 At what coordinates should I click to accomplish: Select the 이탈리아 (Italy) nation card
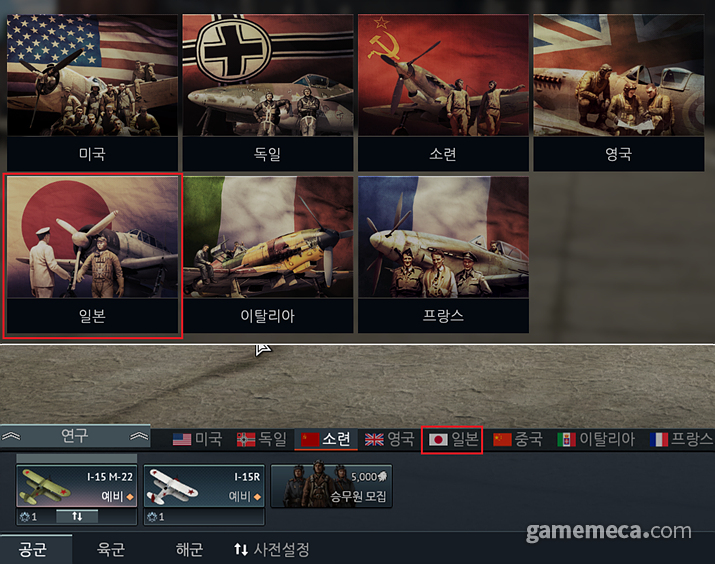[x=268, y=256]
